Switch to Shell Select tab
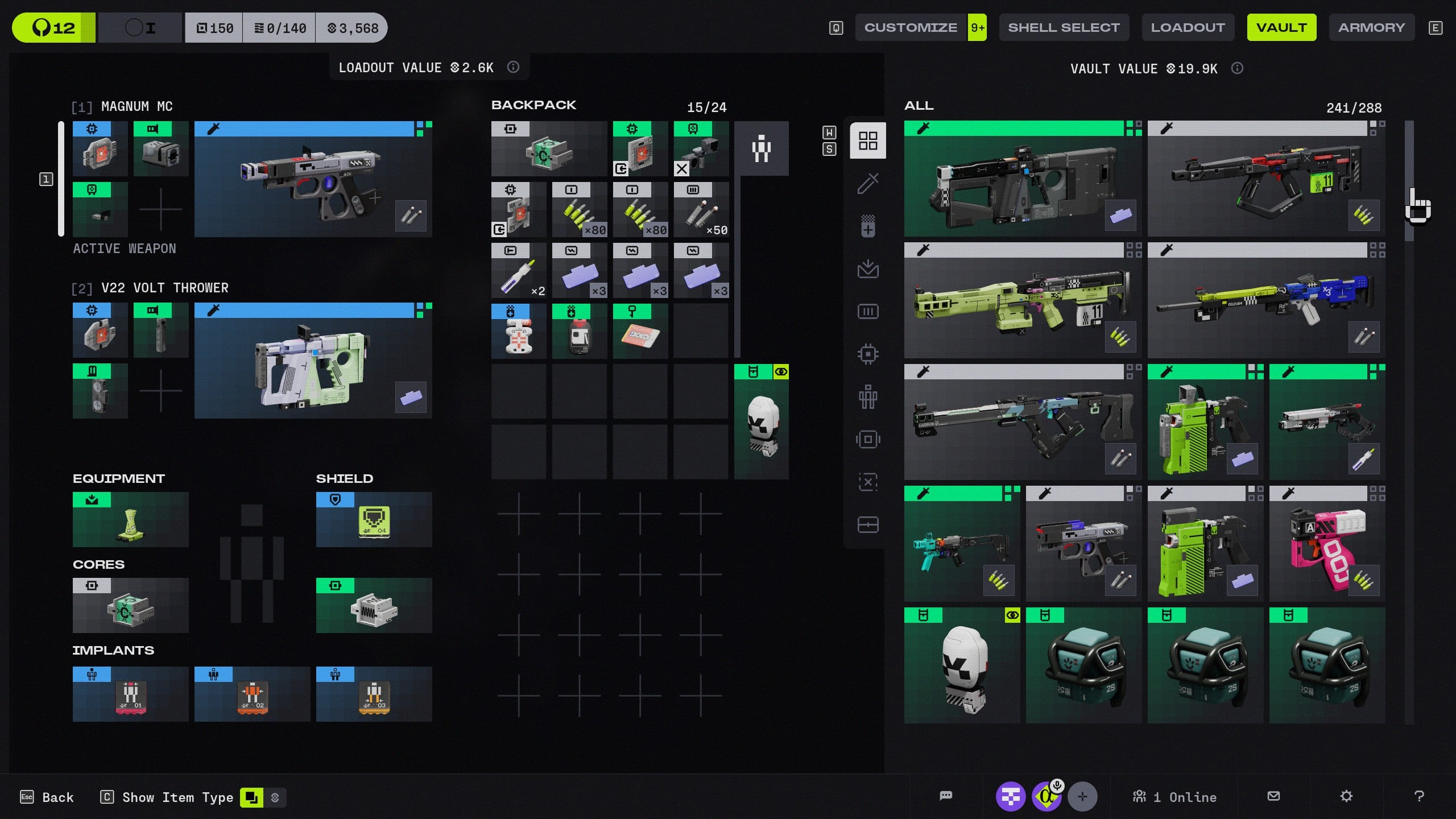Viewport: 1456px width, 819px height. coord(1064,27)
